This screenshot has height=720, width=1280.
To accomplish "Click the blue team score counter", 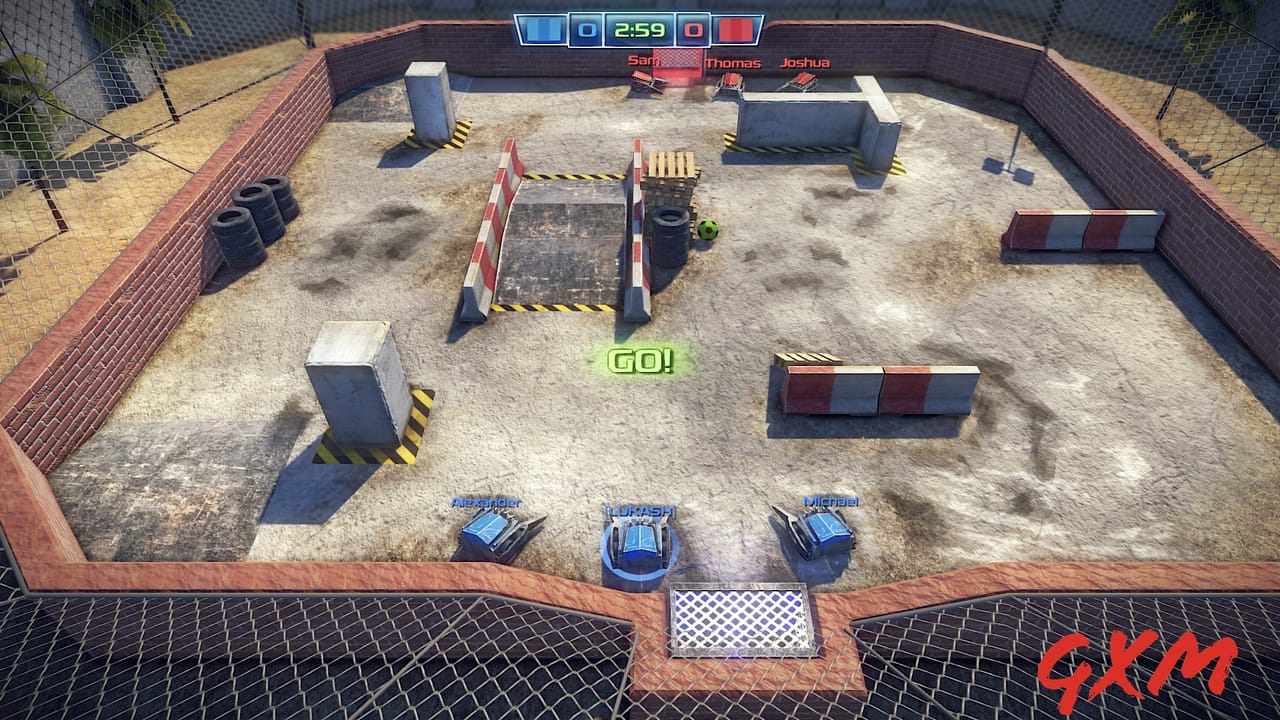I will (587, 30).
